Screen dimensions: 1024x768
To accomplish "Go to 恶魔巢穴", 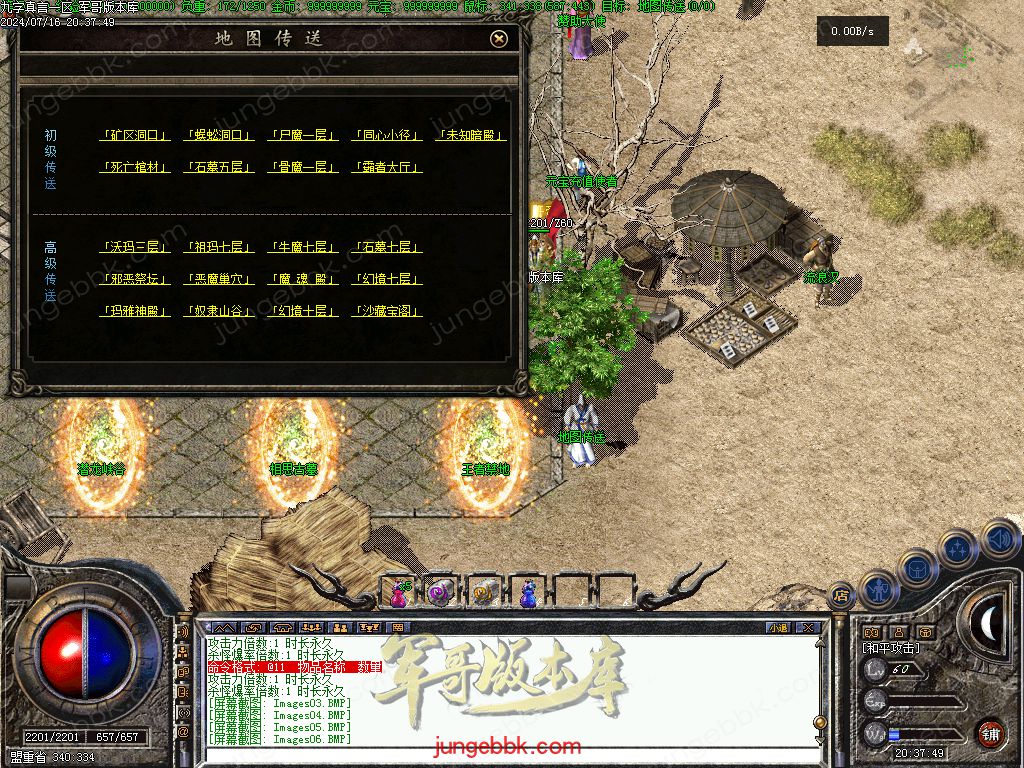I will [x=219, y=279].
